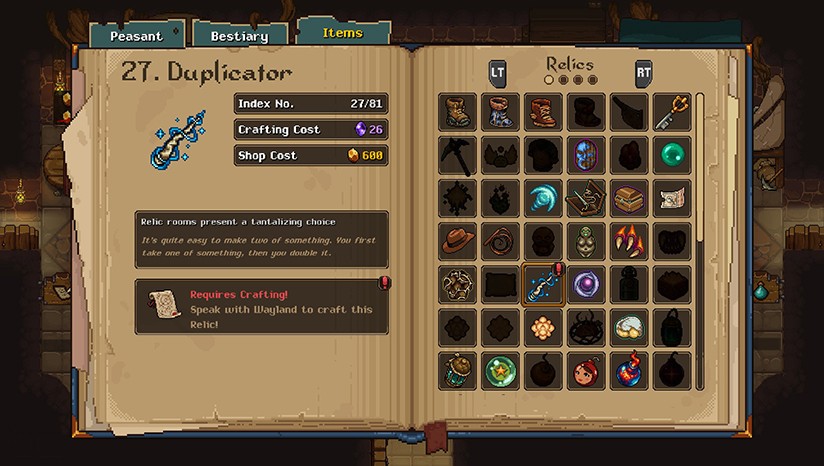Select the orange flower relic
824x466 pixels.
click(x=543, y=328)
